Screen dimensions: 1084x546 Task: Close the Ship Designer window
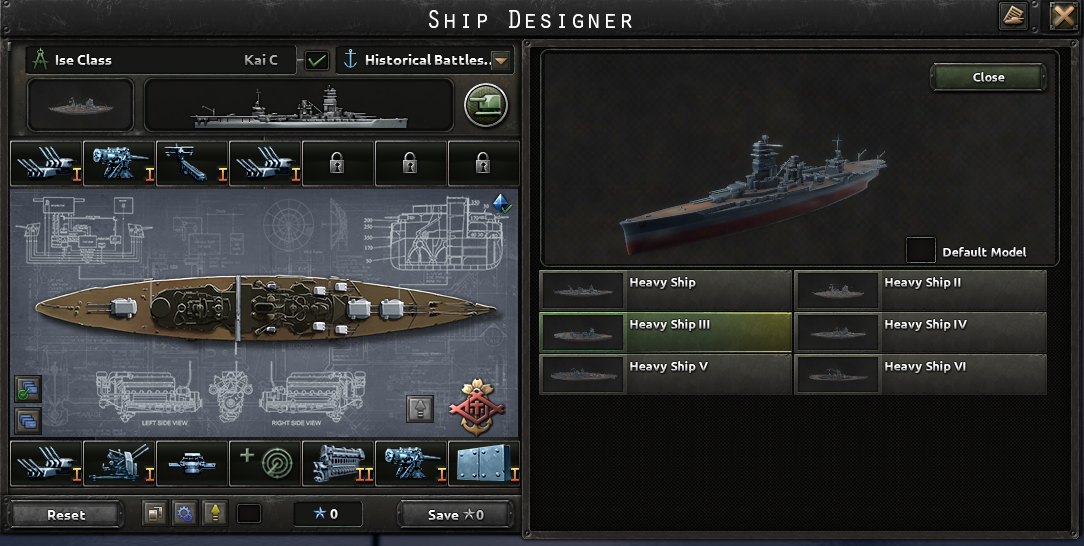1062,16
